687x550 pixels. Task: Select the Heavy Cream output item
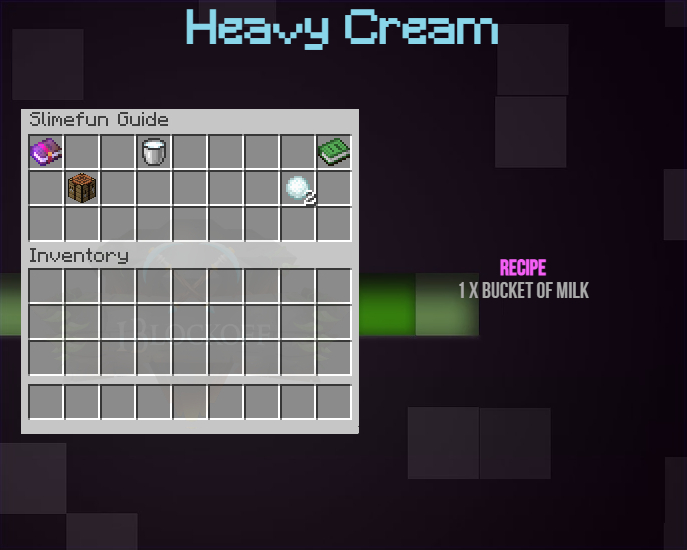coord(299,188)
